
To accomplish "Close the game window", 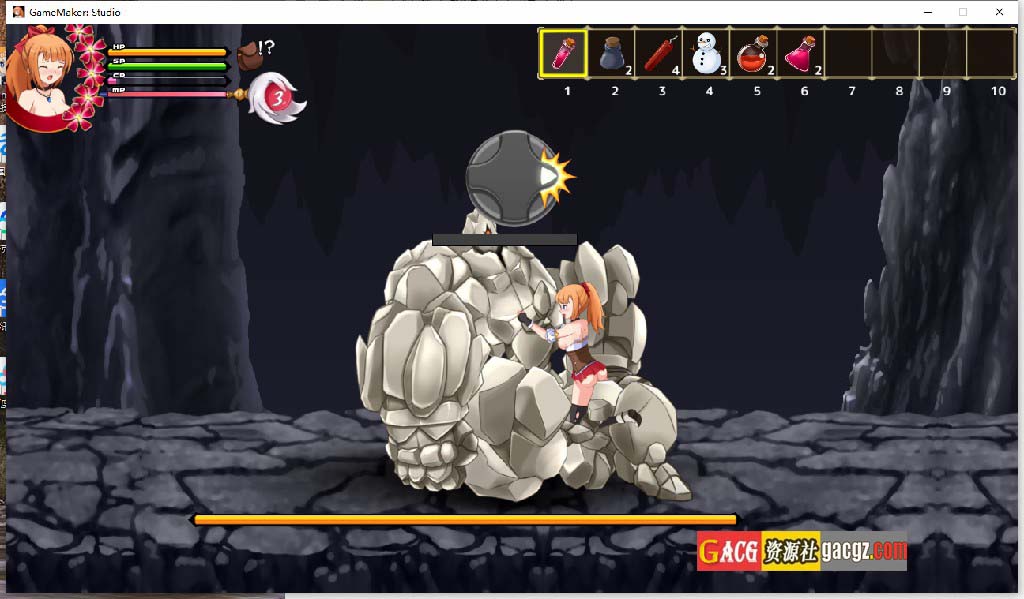I will (999, 12).
